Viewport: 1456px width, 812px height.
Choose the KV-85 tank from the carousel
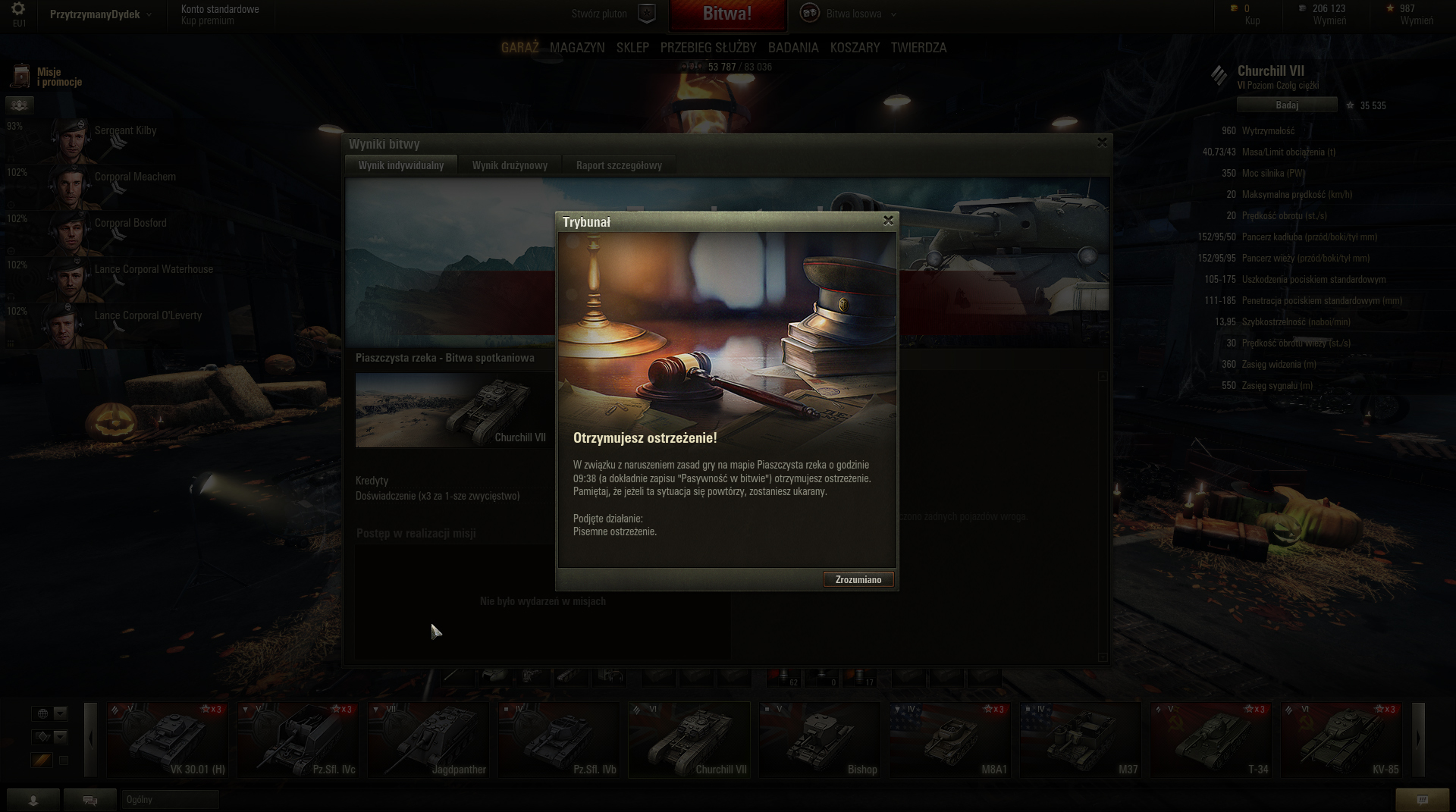(1341, 740)
